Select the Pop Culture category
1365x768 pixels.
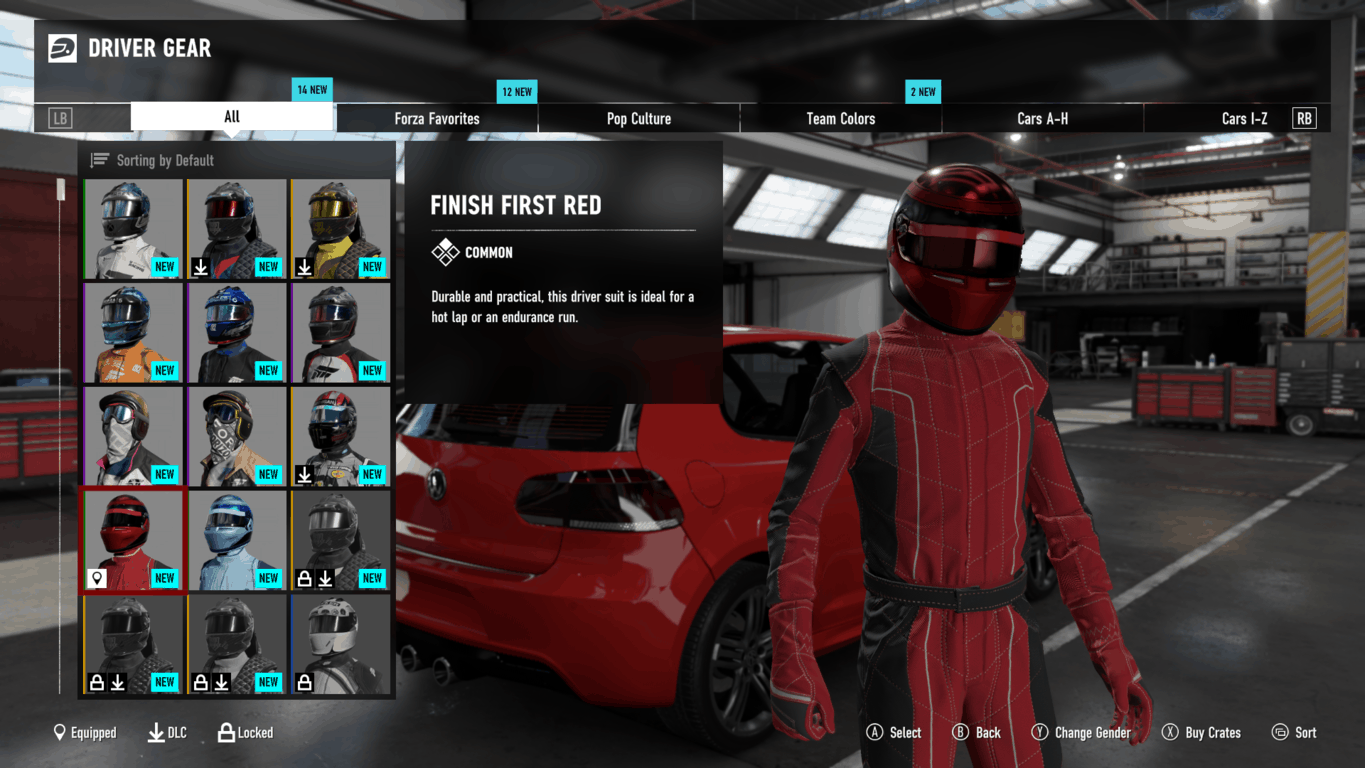coord(639,118)
